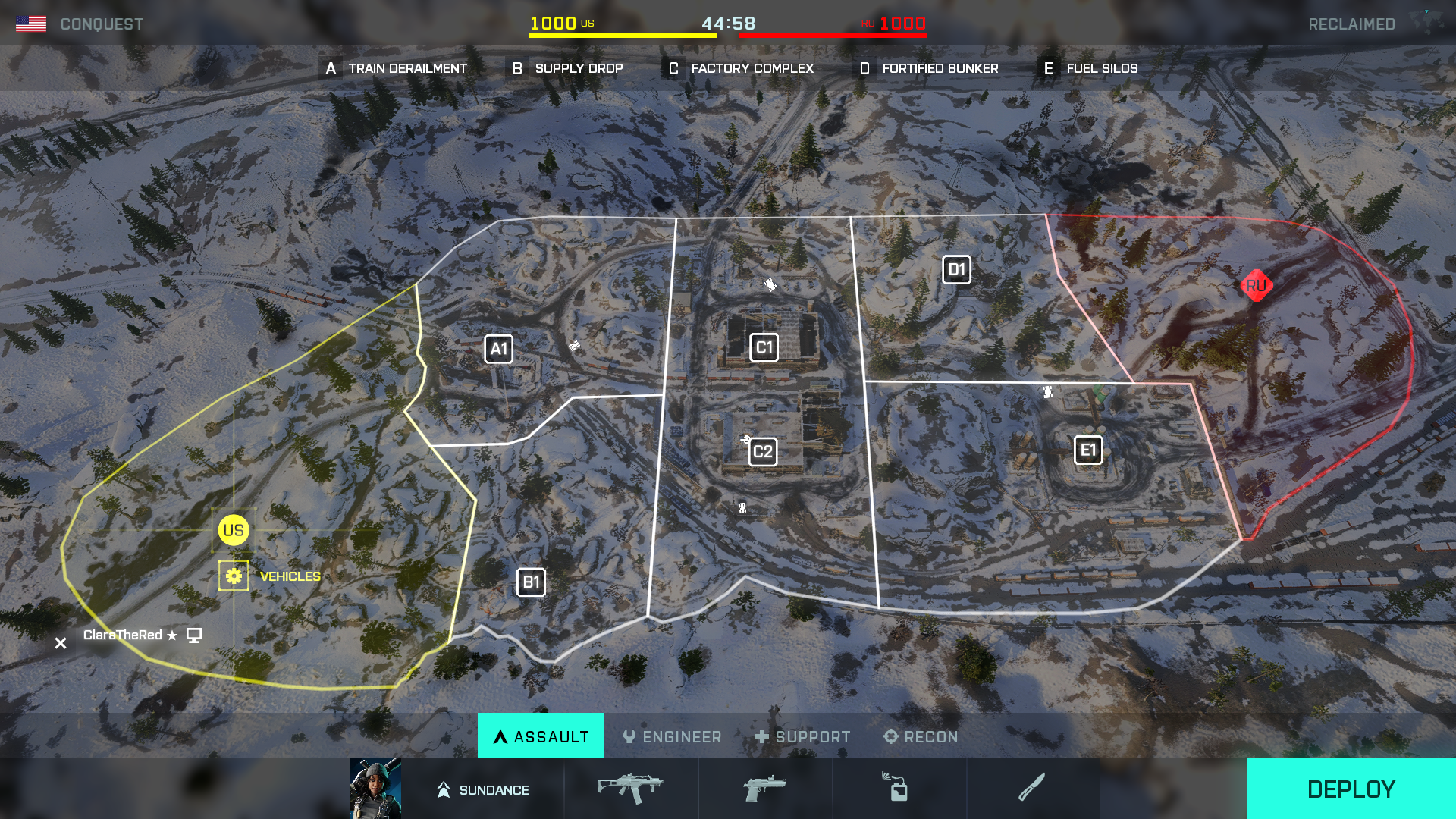Pick the E1 objective marker
Viewport: 1456px width, 819px height.
coord(1088,450)
